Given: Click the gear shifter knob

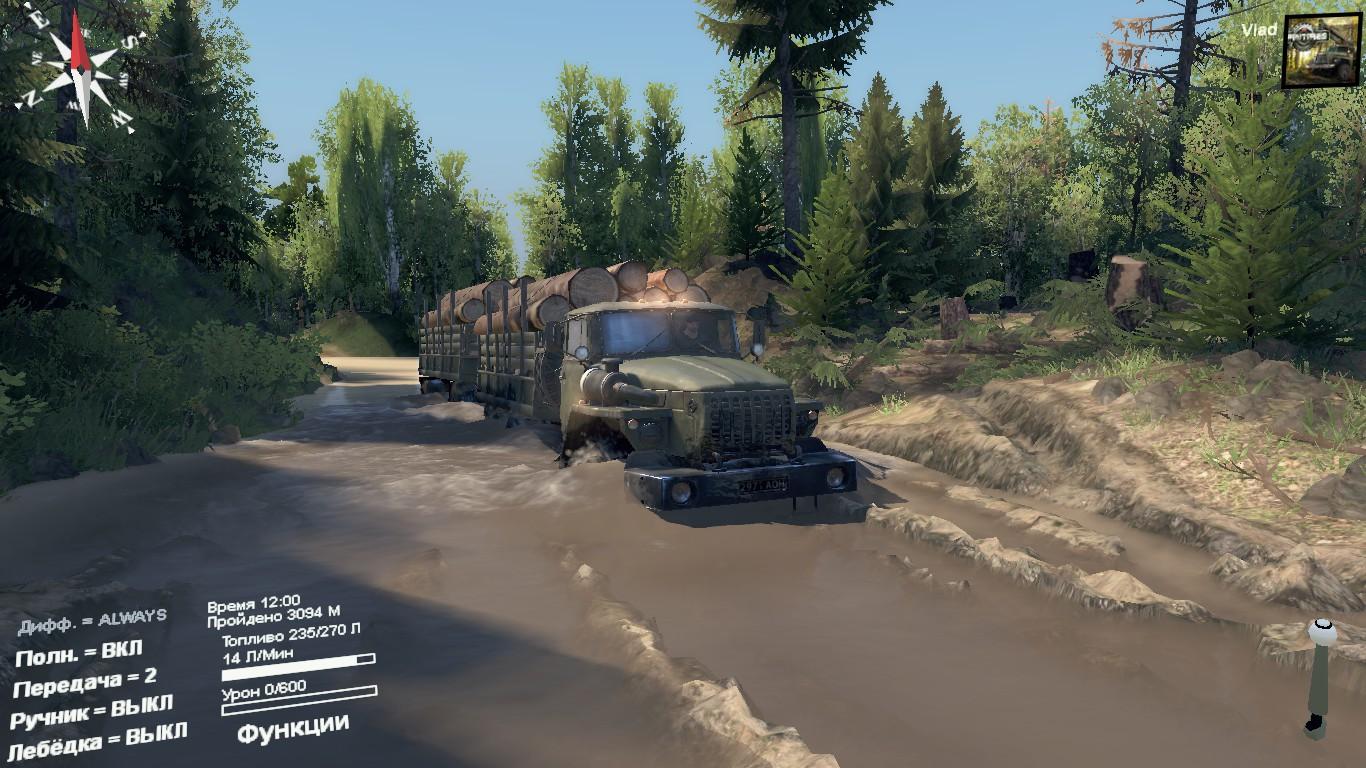Looking at the screenshot, I should [1322, 632].
